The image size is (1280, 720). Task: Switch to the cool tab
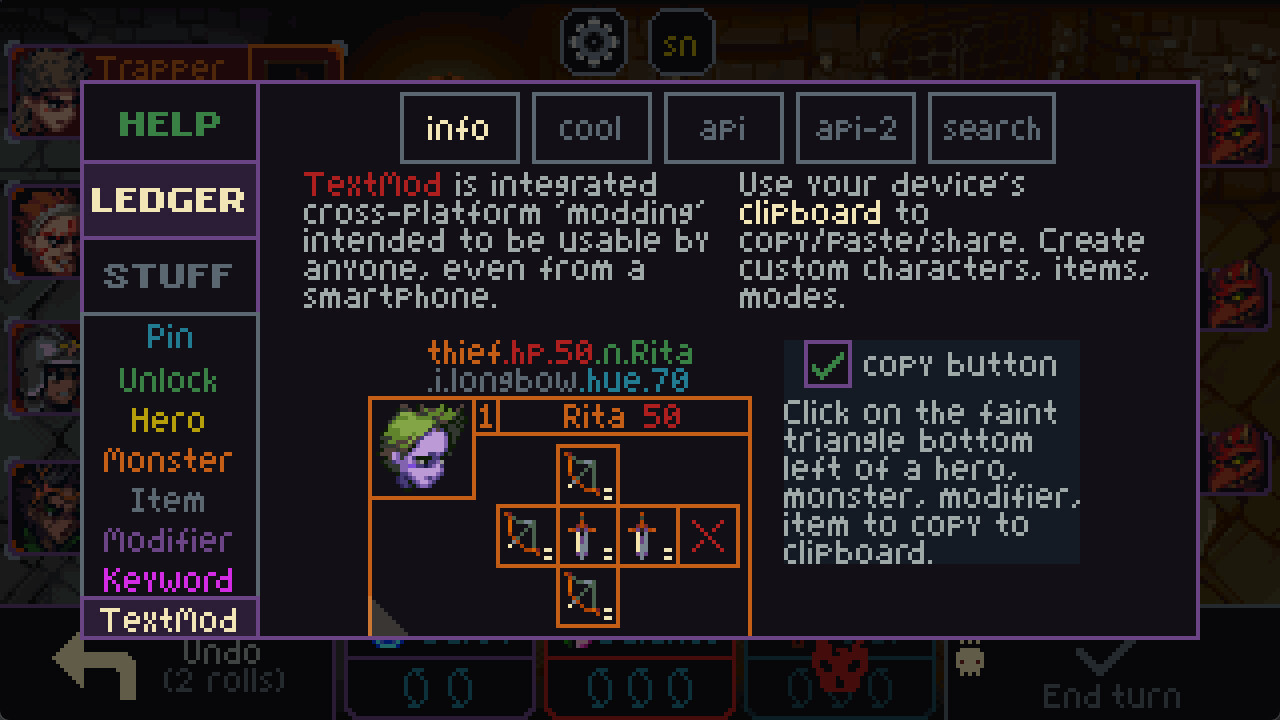click(x=592, y=127)
